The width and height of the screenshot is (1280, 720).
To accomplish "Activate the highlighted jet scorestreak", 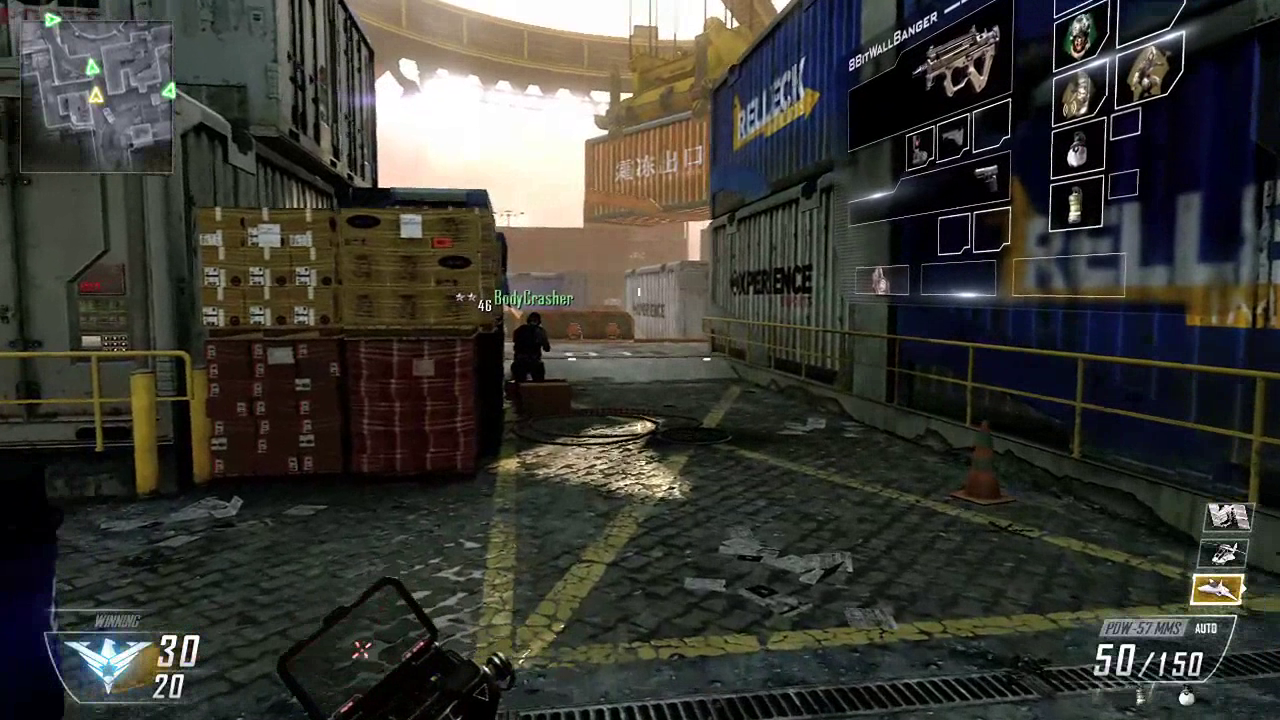I will click(x=1217, y=590).
